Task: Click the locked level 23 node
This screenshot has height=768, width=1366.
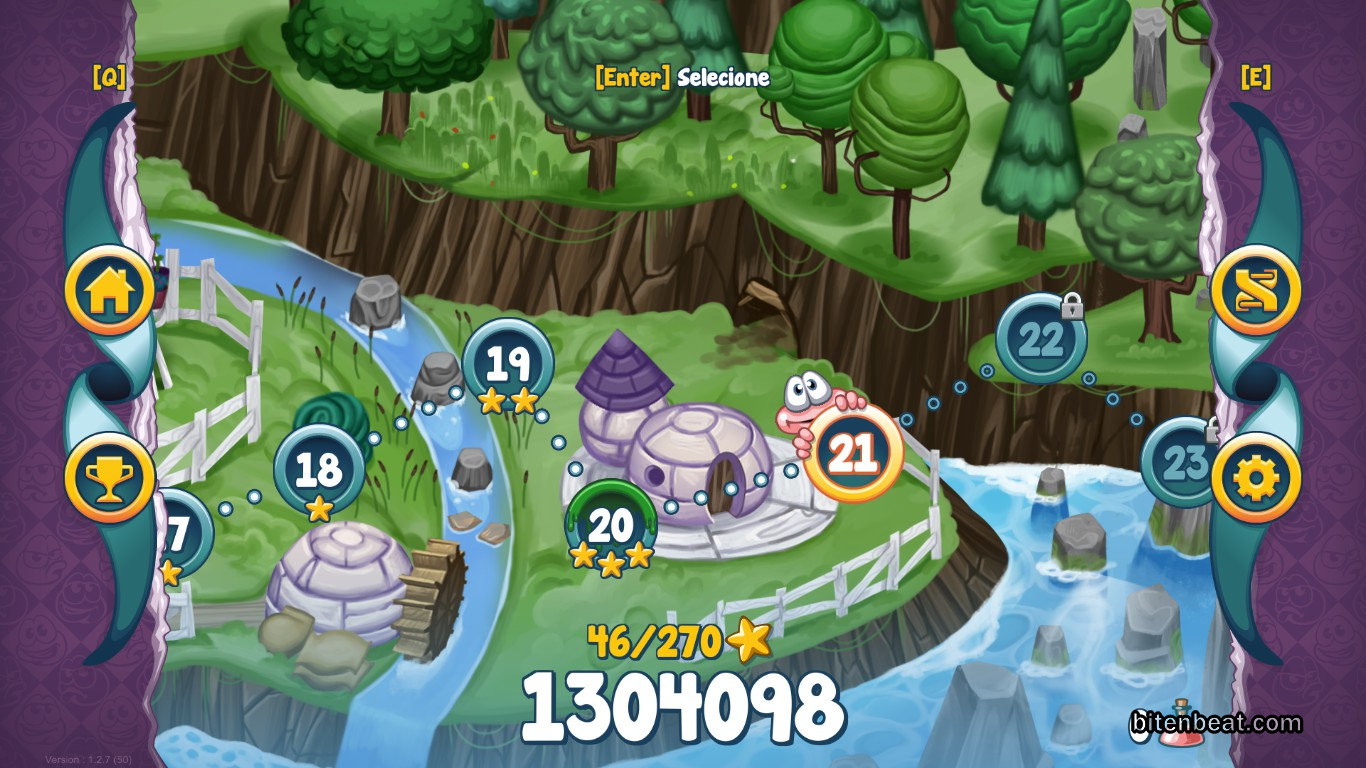Action: (1178, 463)
